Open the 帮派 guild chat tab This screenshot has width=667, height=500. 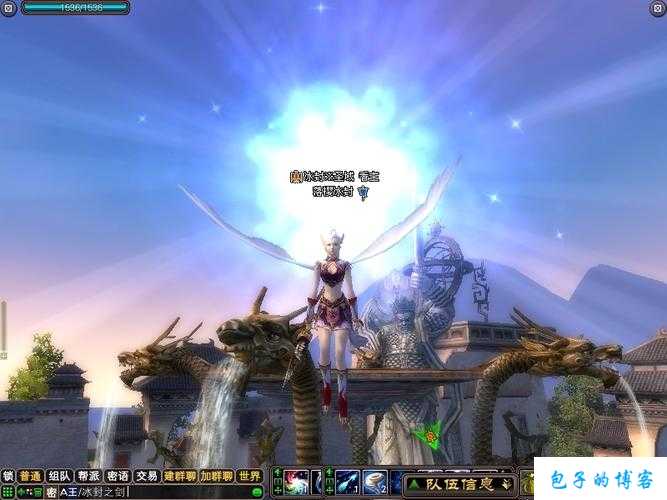[89, 476]
